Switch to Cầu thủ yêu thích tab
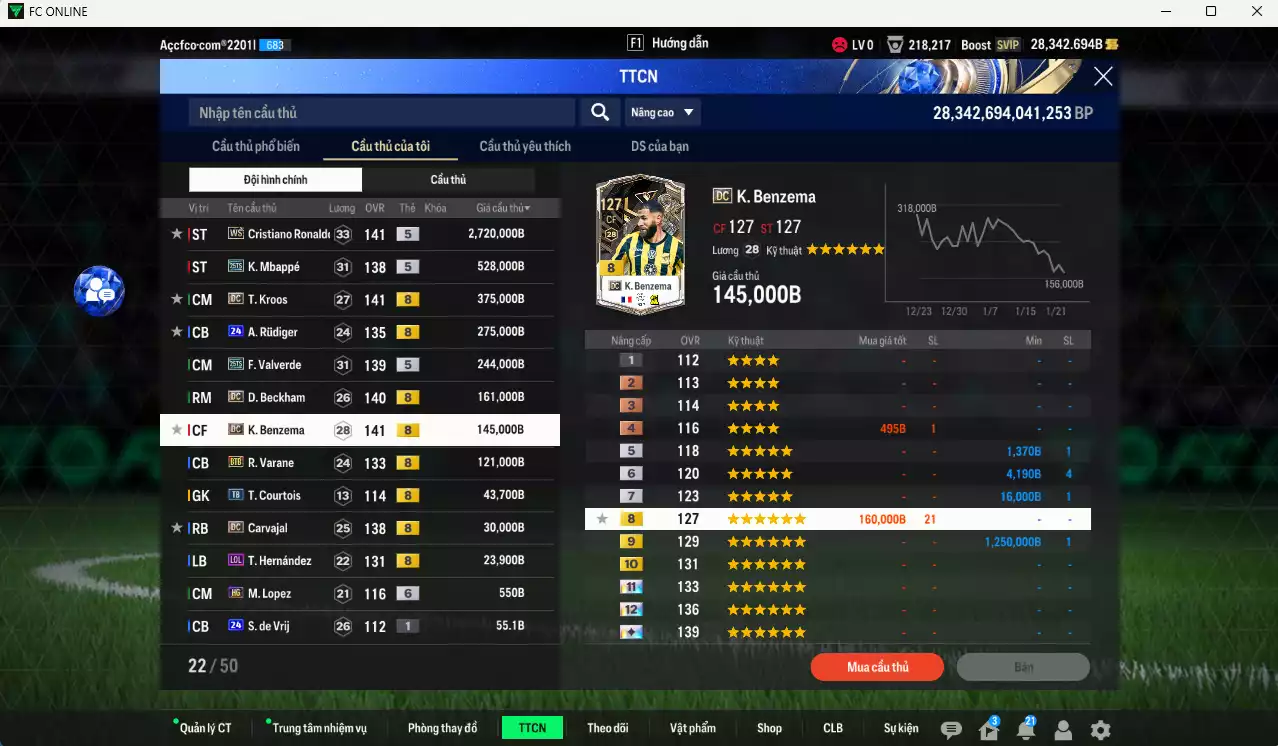1278x746 pixels. click(x=525, y=146)
